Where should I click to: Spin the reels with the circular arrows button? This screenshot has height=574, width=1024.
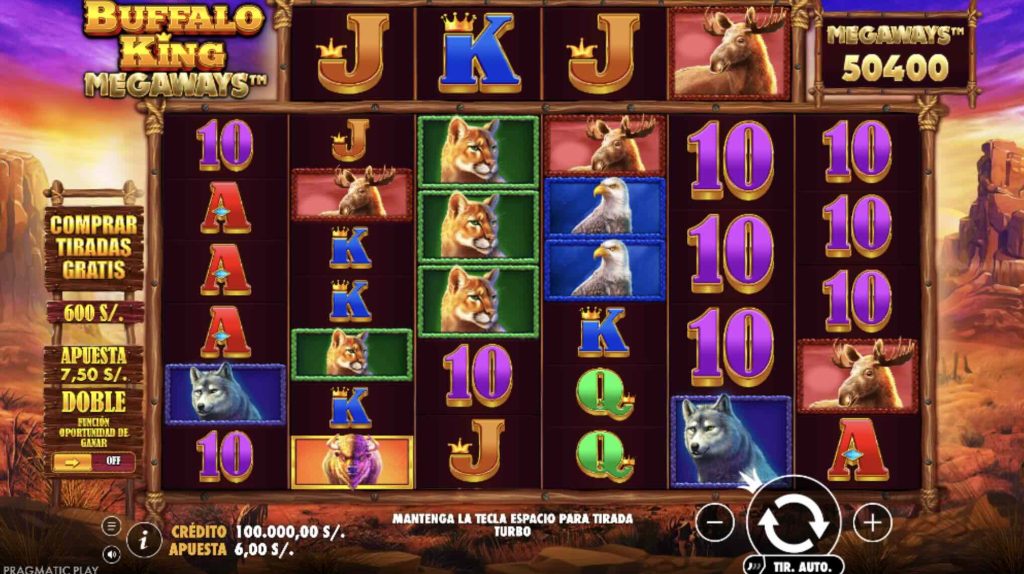click(x=793, y=519)
